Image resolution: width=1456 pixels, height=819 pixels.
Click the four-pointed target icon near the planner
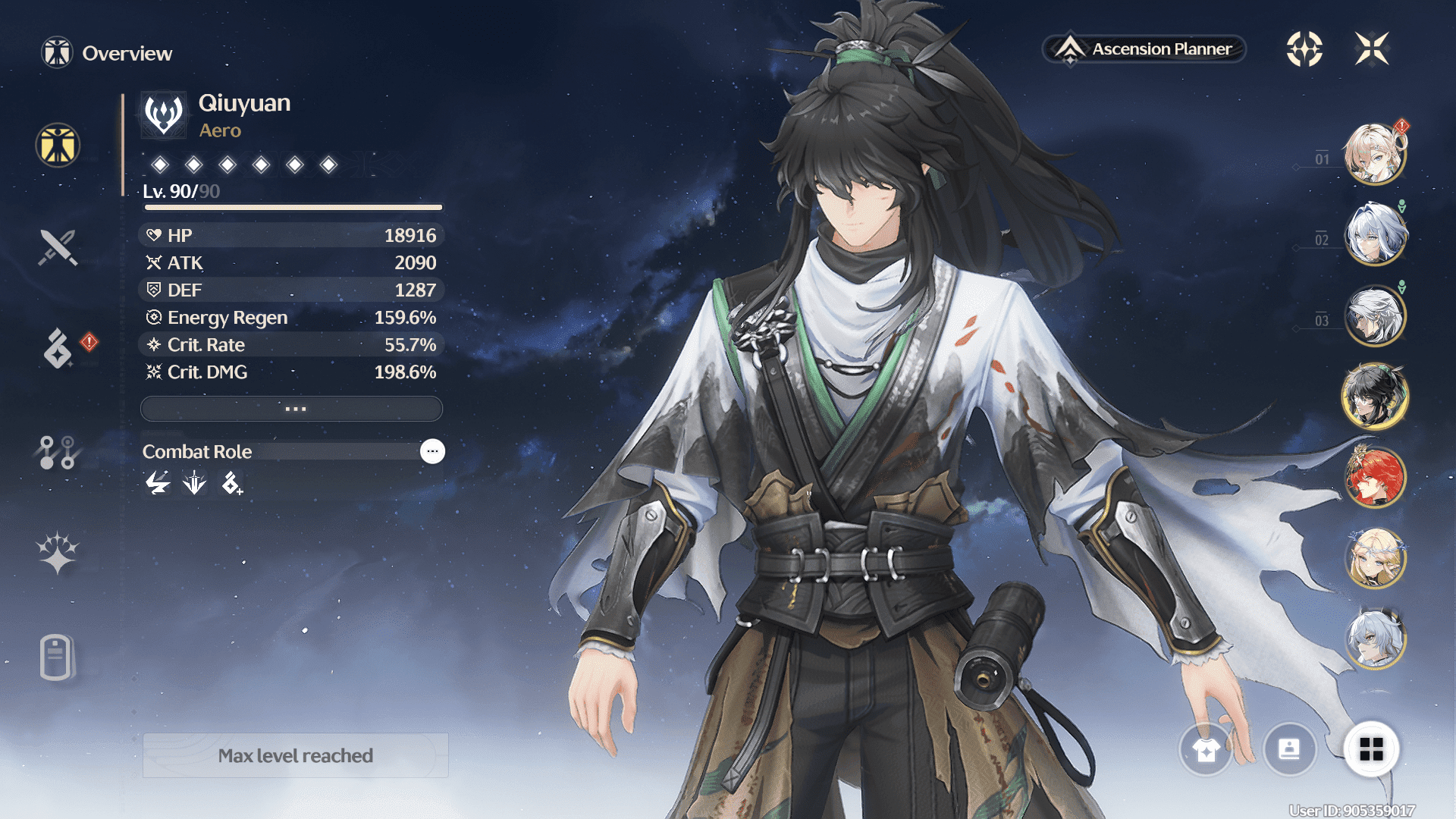(x=1304, y=49)
